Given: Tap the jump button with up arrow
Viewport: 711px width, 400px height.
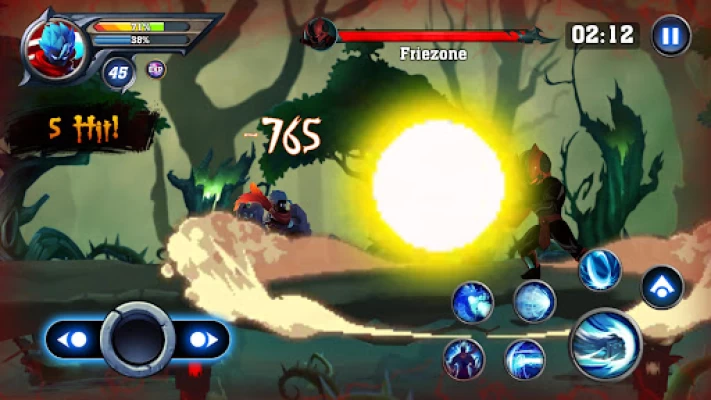Looking at the screenshot, I should coord(661,287).
